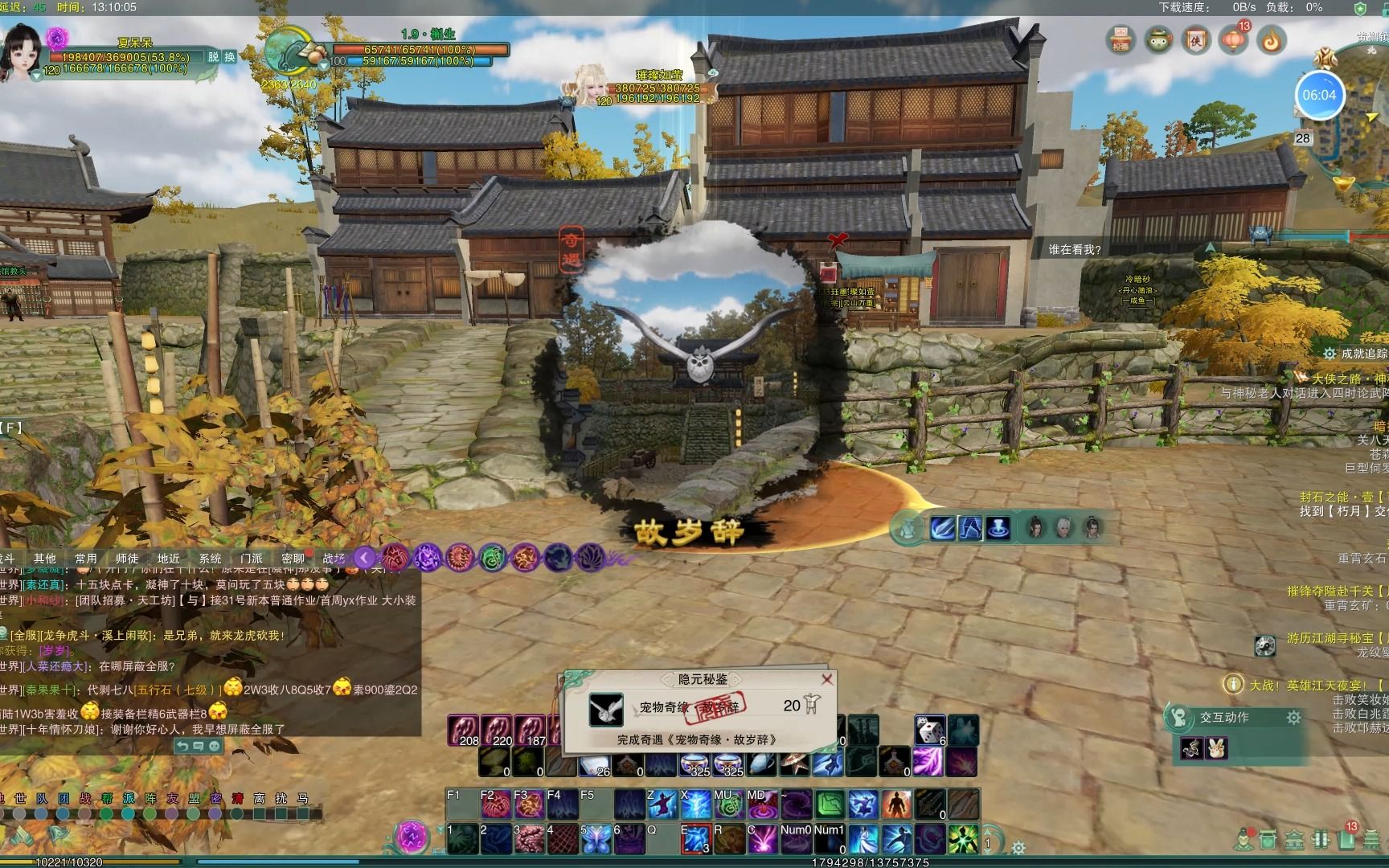1389x868 pixels.
Task: Open the 06:04 blue timer circle
Action: (x=1319, y=95)
